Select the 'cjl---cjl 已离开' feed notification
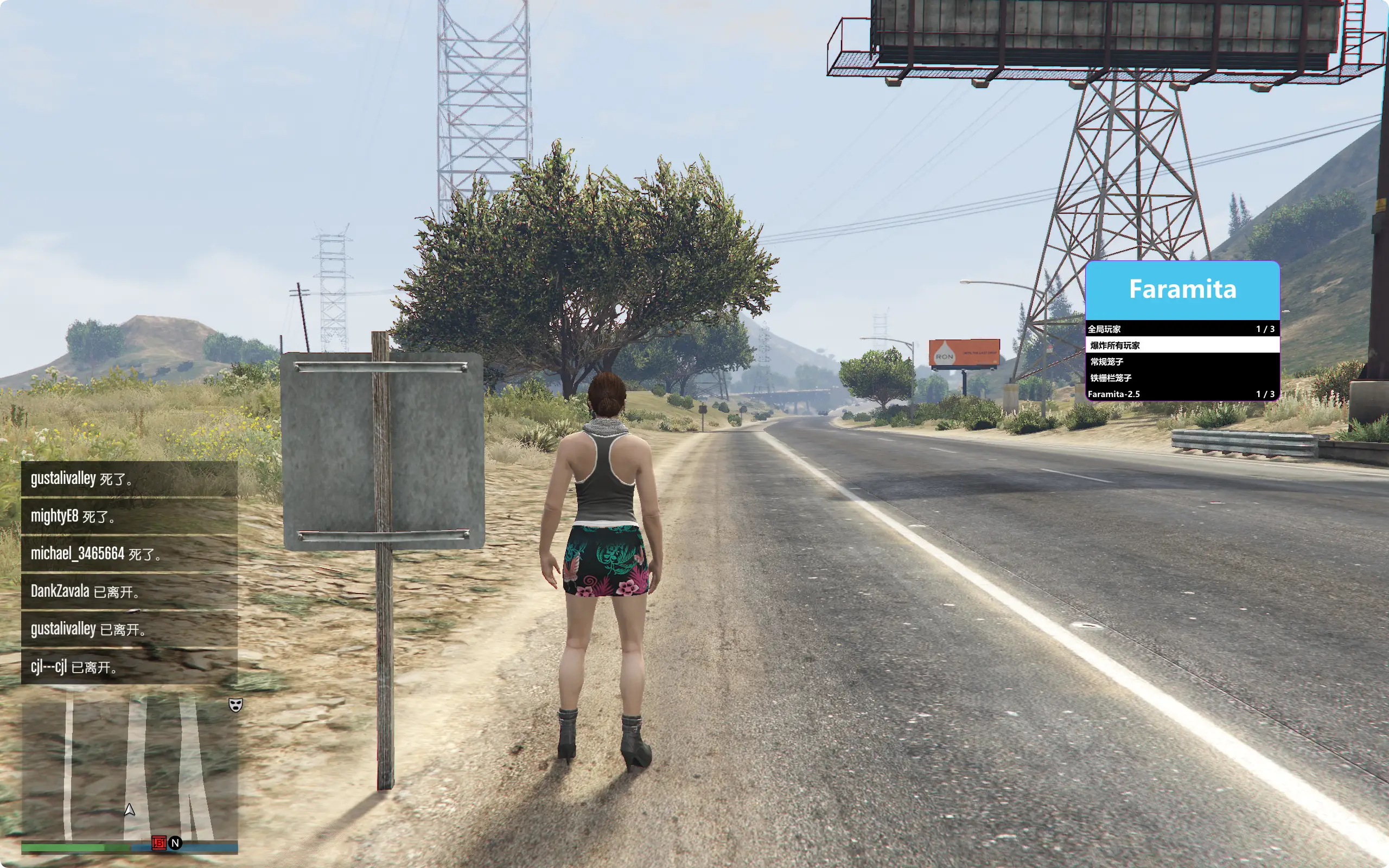This screenshot has width=1389, height=868. pyautogui.click(x=129, y=667)
